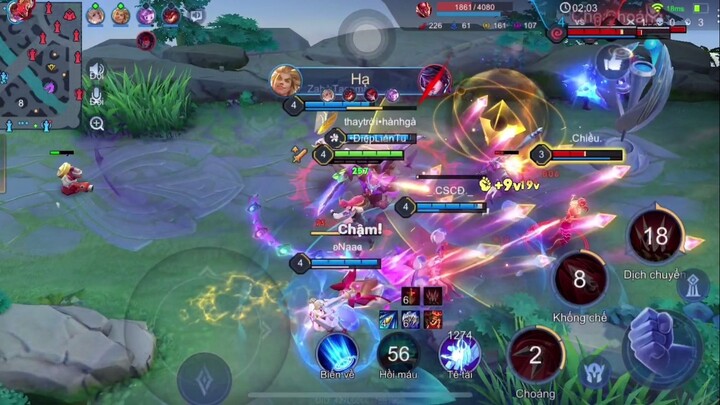This screenshot has width=720, height=405.
Task: Cast the Tê tái summoner spell
Action: 460,354
